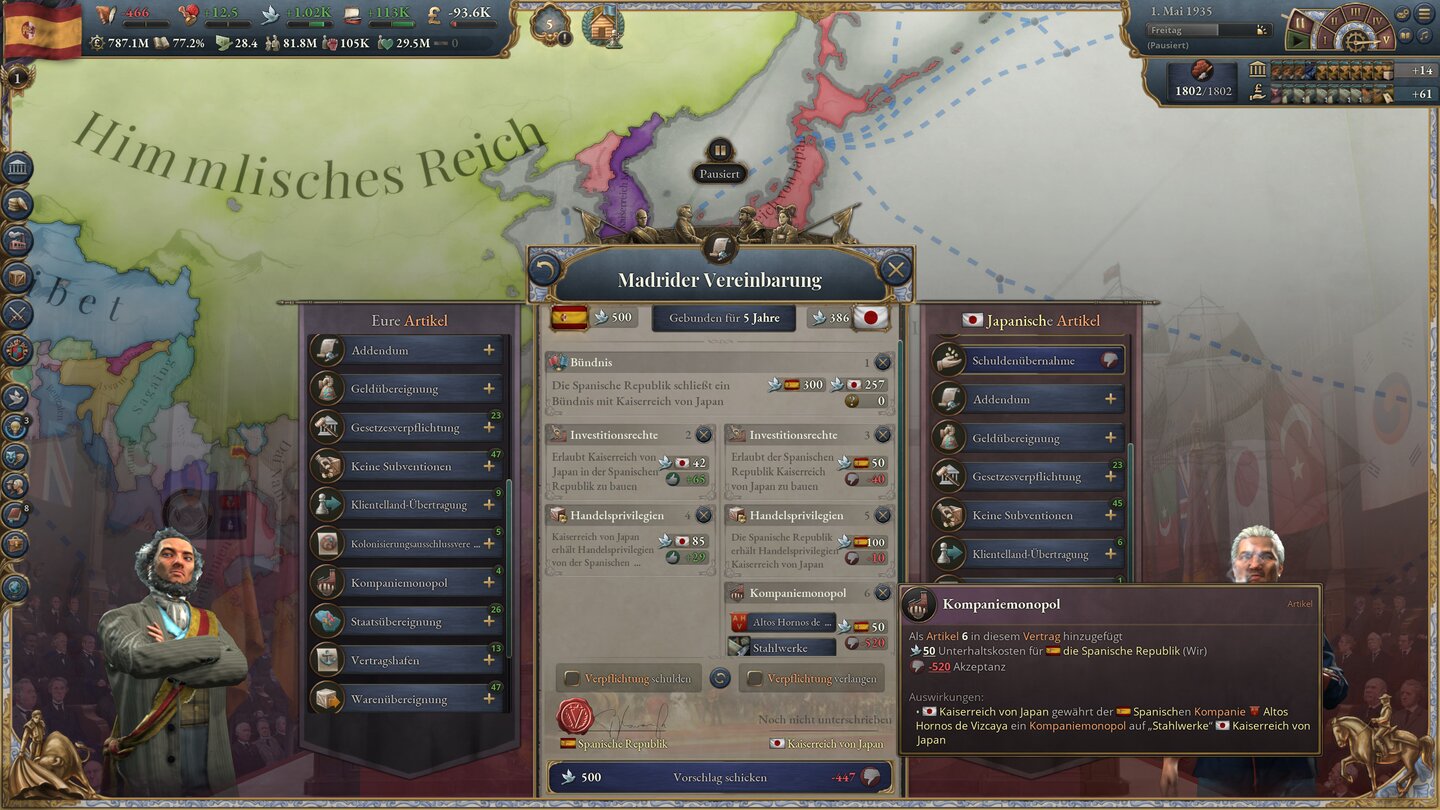
Task: Enable the Verpflichtung verlangen checkbox
Action: click(755, 678)
